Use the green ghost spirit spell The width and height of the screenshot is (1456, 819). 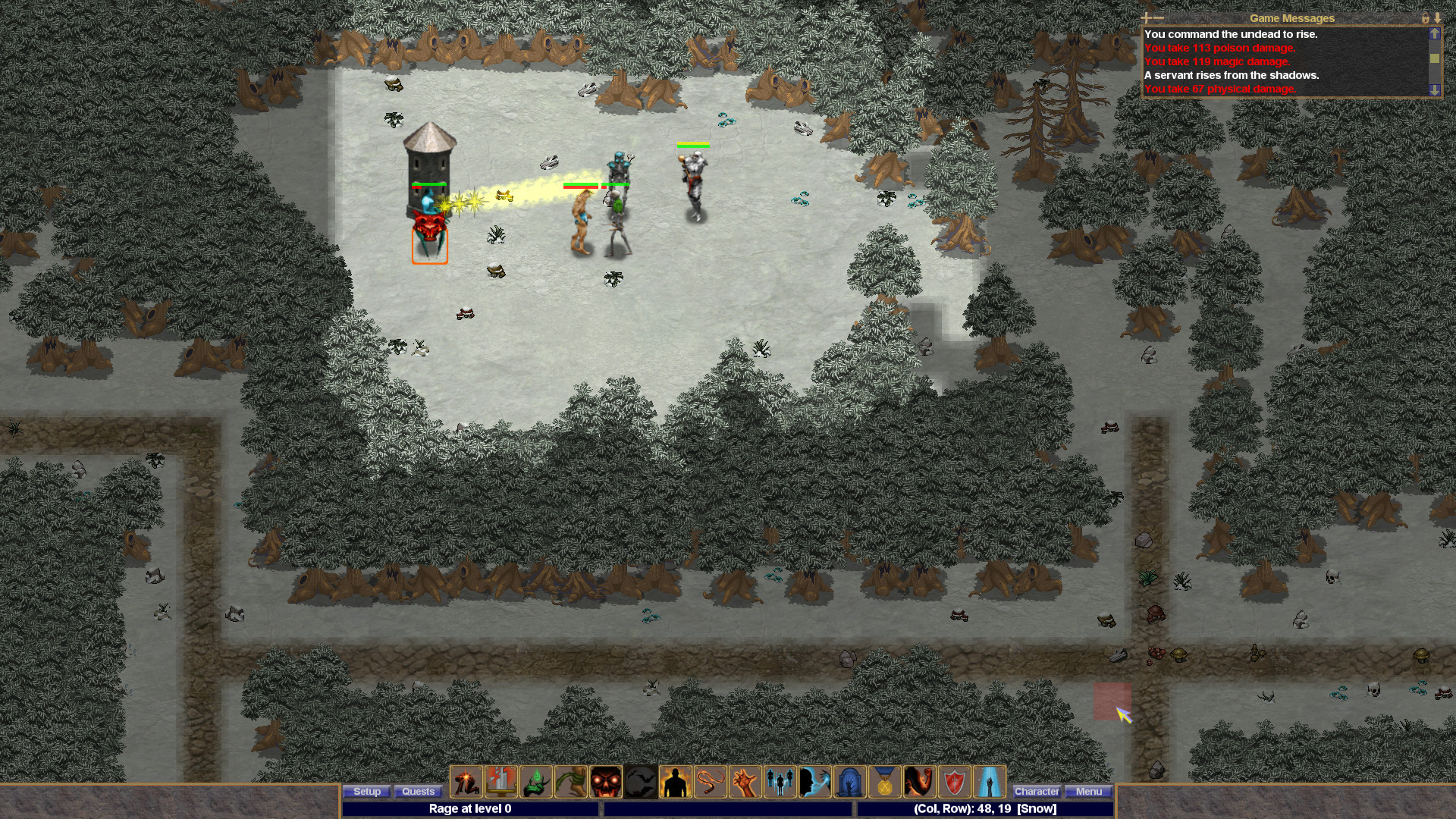534,782
